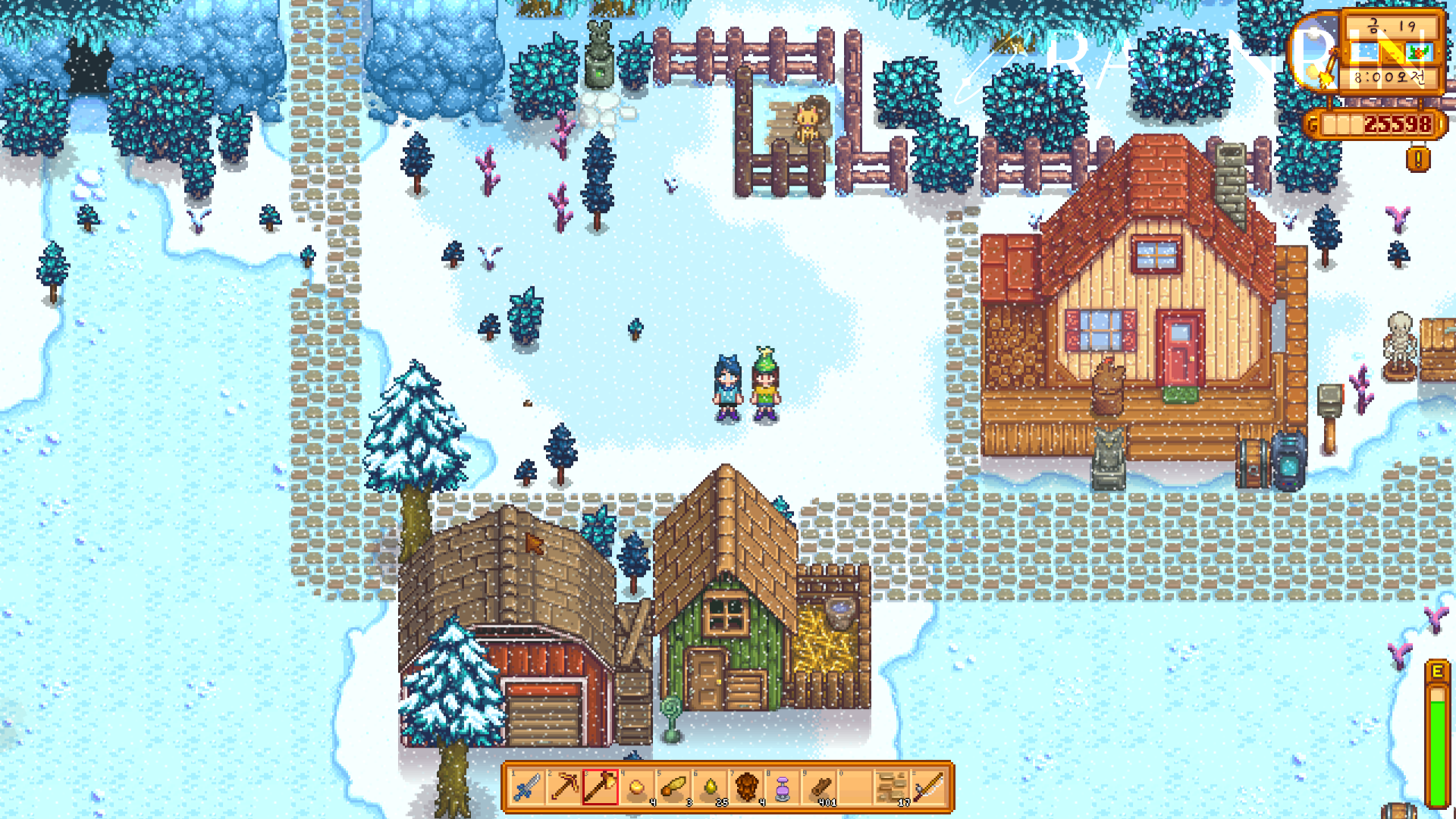Image resolution: width=1456 pixels, height=819 pixels.
Task: Equip the pickaxe from the hotbar
Action: (564, 787)
